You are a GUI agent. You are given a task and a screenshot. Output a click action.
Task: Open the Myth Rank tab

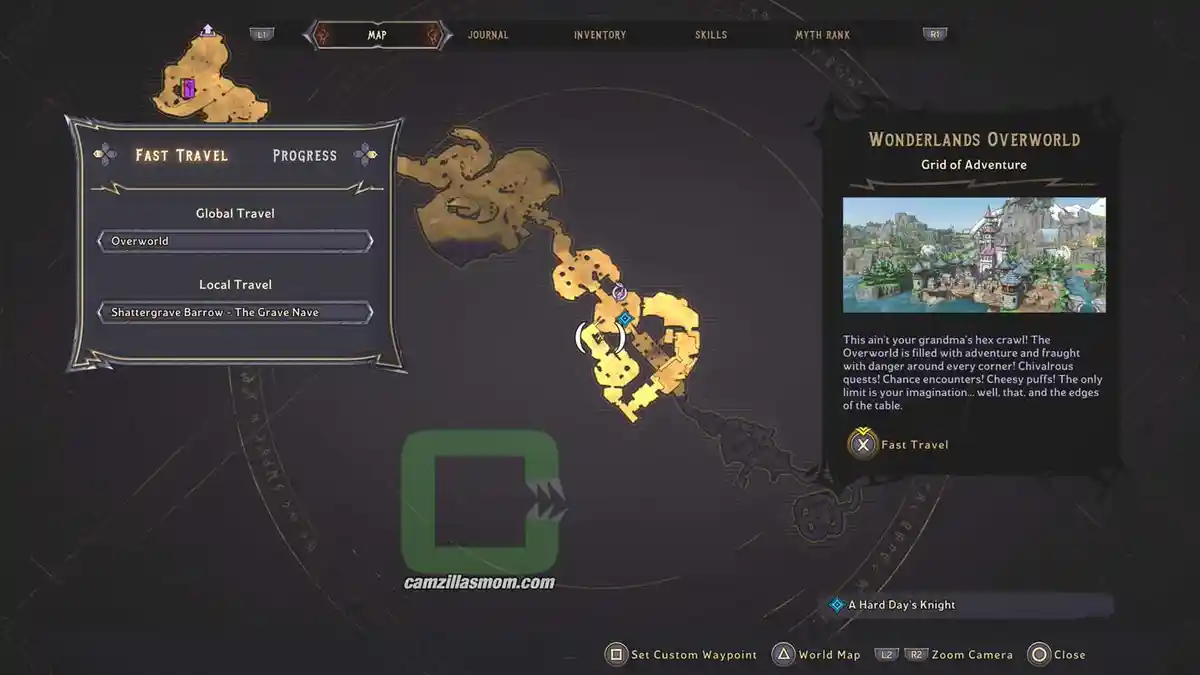pos(822,35)
